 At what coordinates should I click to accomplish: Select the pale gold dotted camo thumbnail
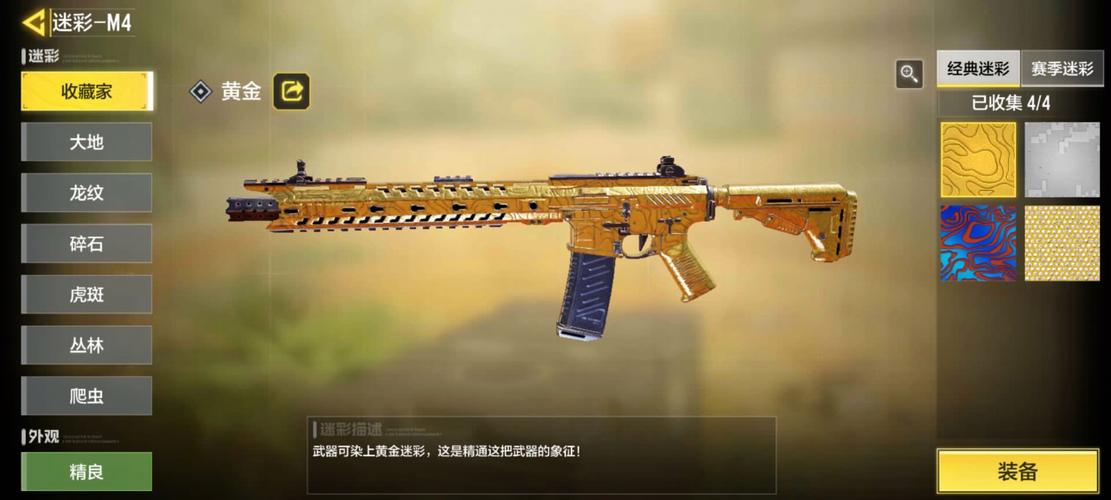pyautogui.click(x=1062, y=243)
